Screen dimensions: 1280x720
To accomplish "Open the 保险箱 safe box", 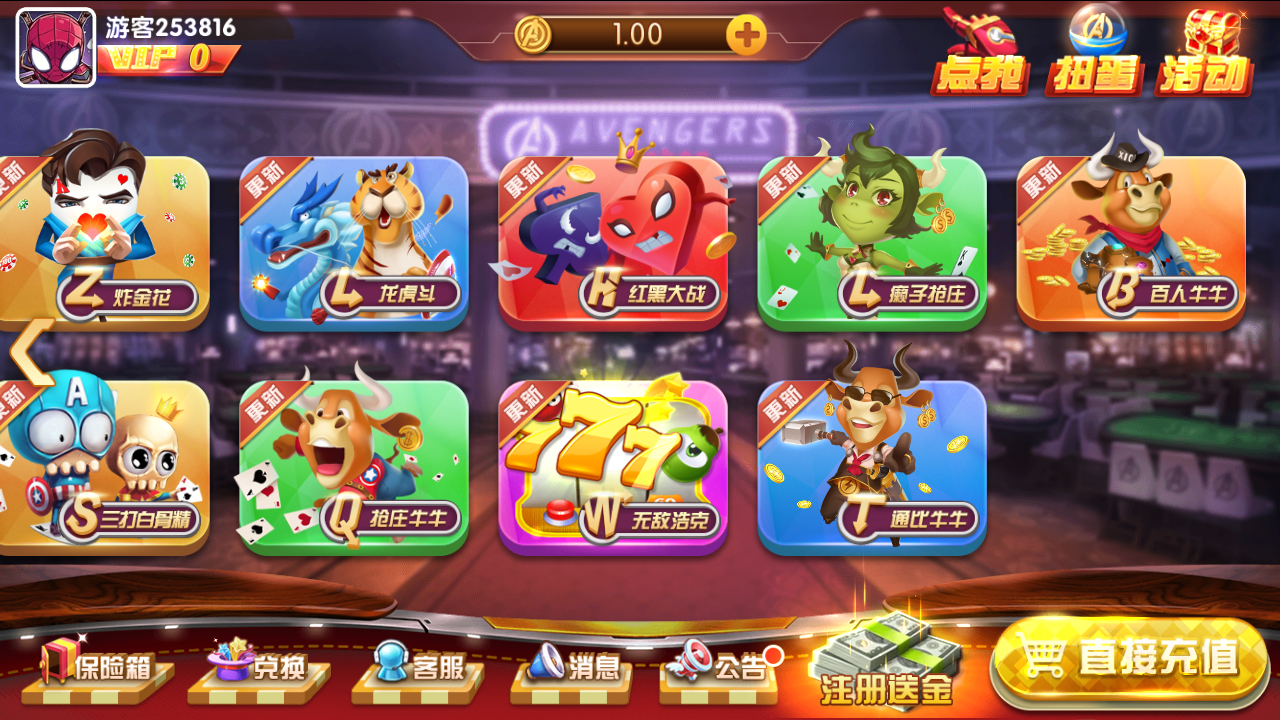I will (x=98, y=666).
